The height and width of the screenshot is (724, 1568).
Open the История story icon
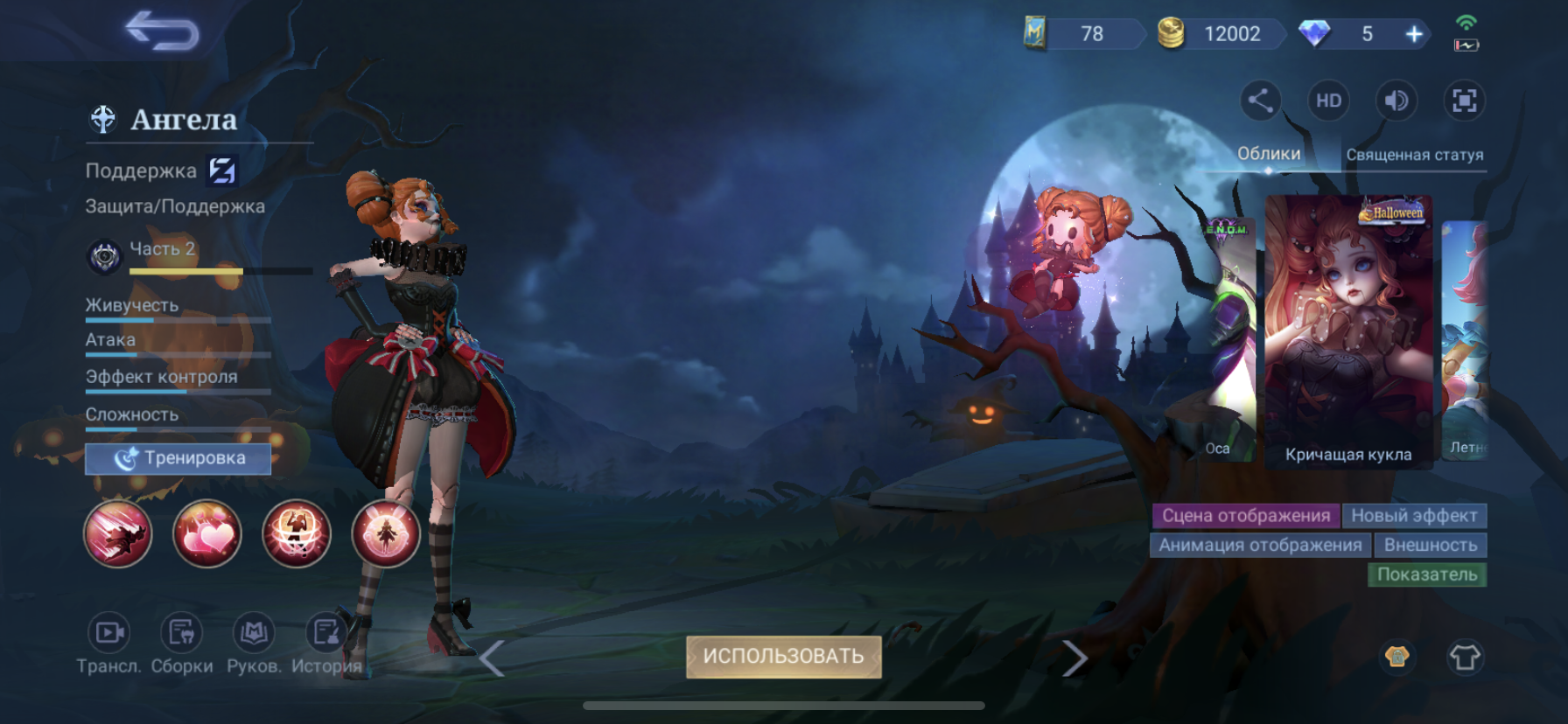point(326,633)
